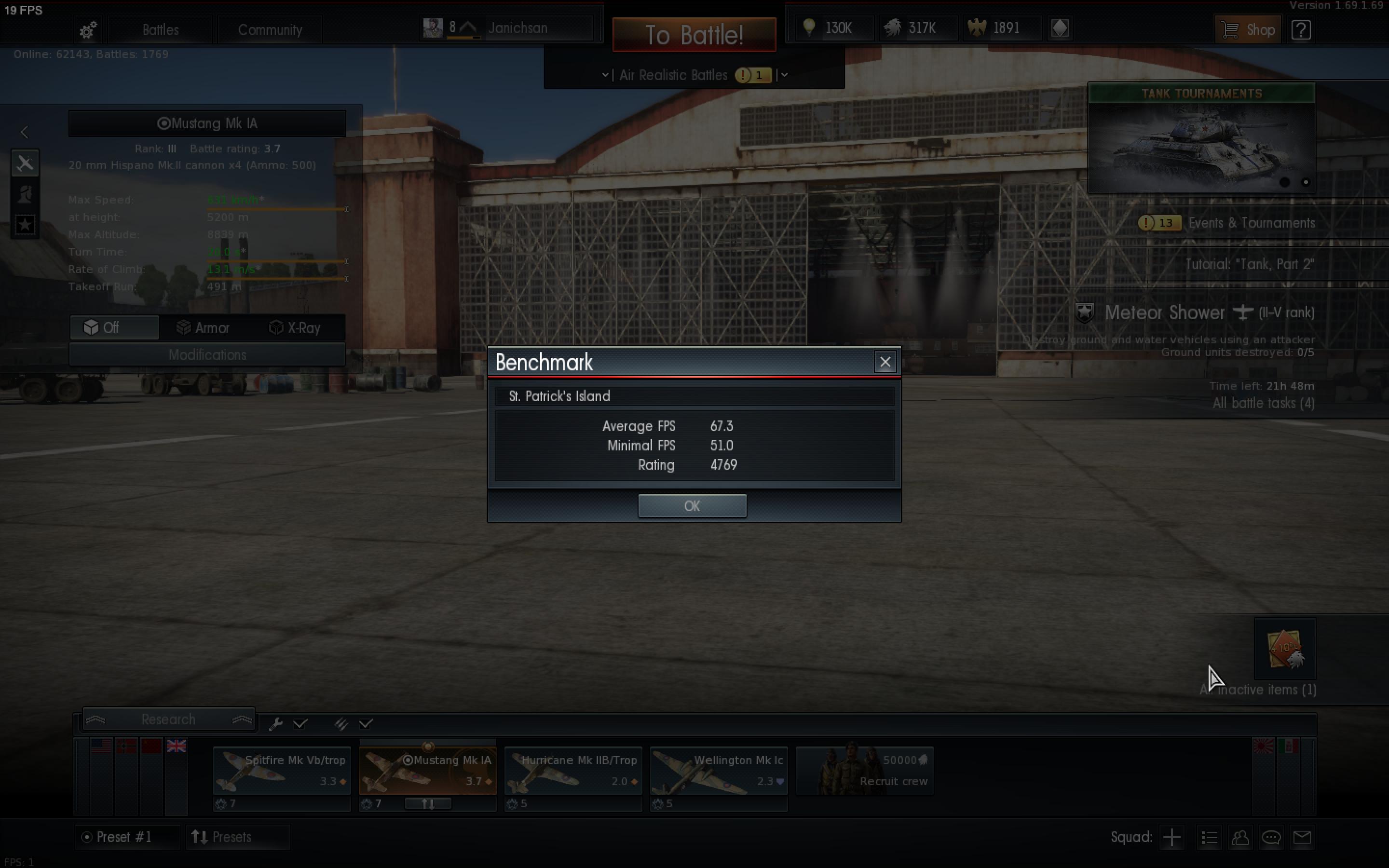Enable automatic ammo restock checkbox
Screen dimensions: 1389x868
click(x=366, y=723)
